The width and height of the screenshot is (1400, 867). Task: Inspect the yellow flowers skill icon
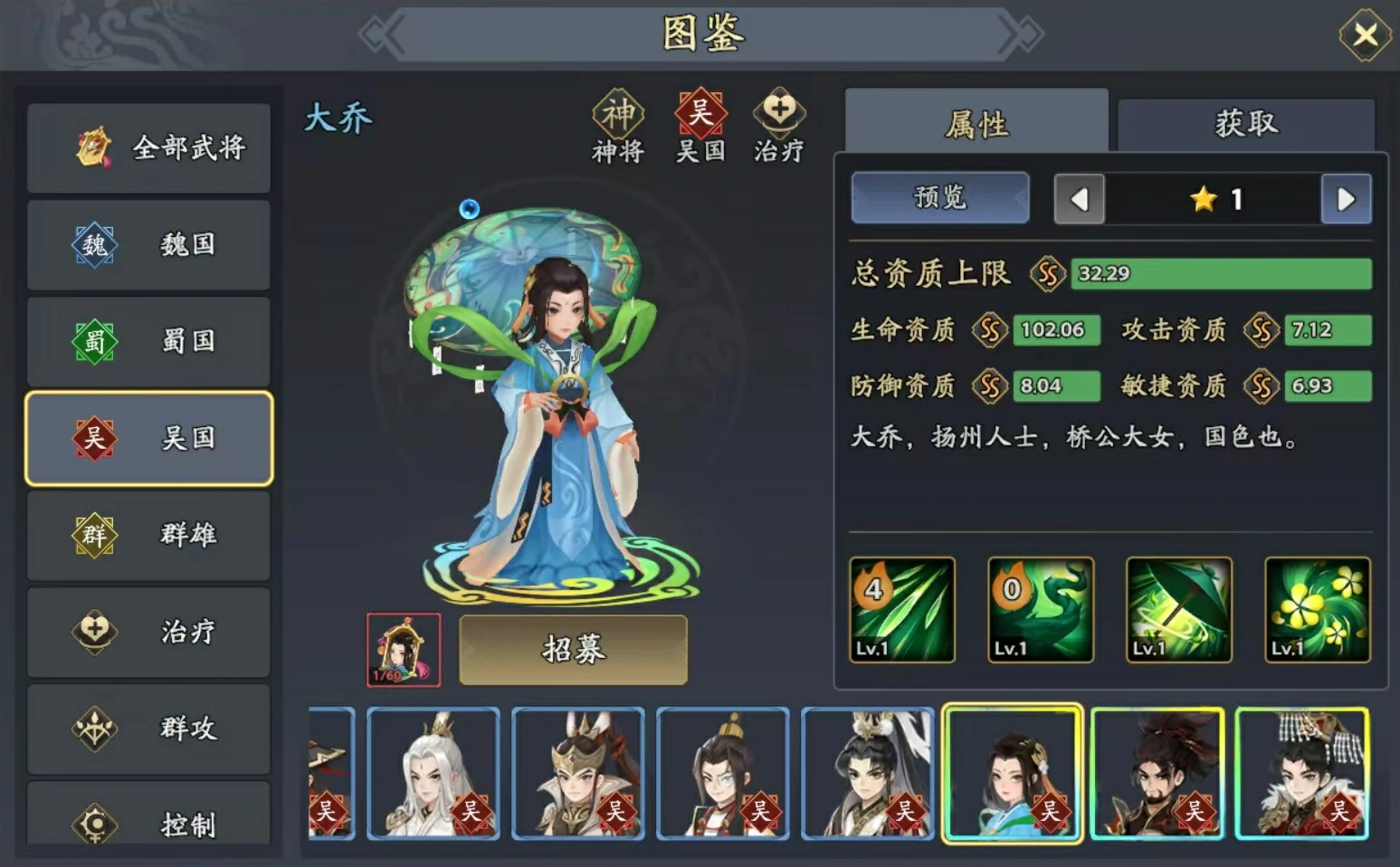coord(1317,610)
